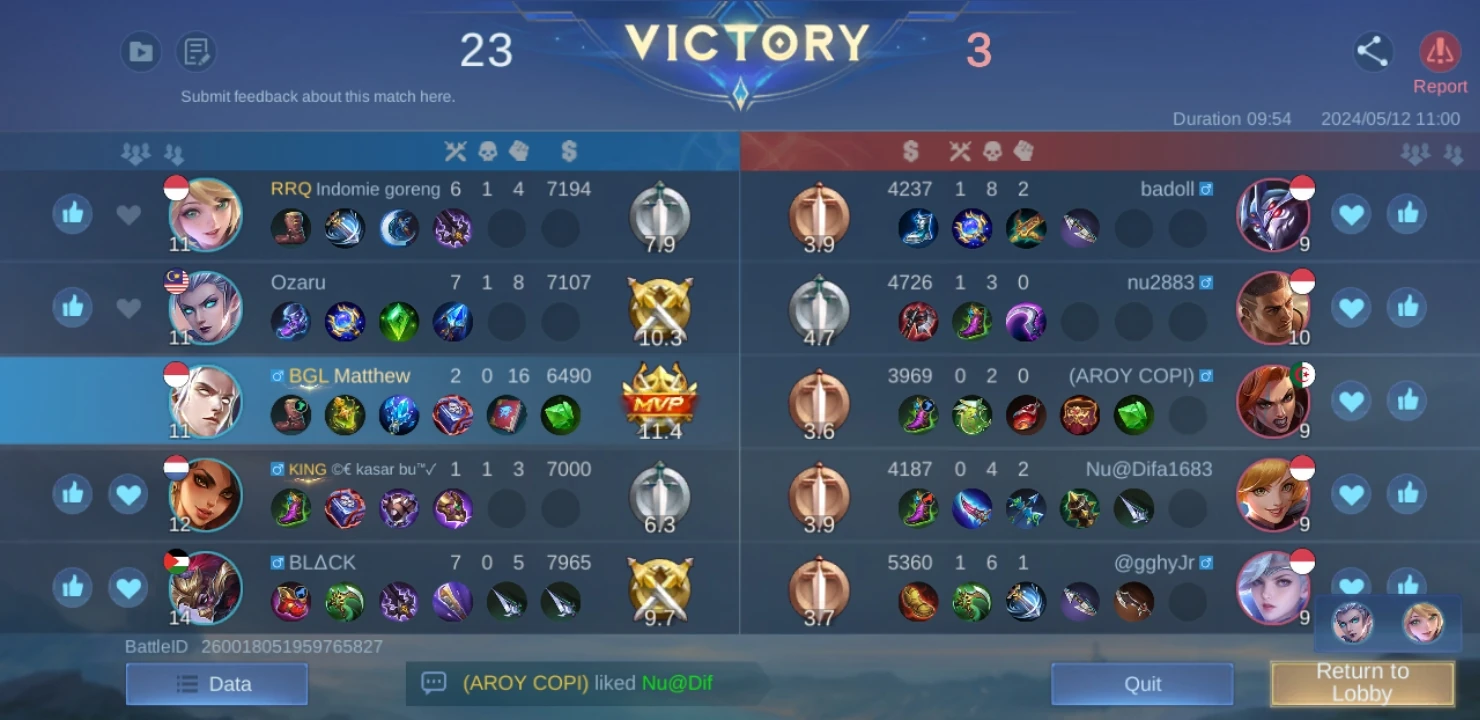The height and width of the screenshot is (720, 1480).
Task: Give a heart to player KING
Action: (x=128, y=494)
